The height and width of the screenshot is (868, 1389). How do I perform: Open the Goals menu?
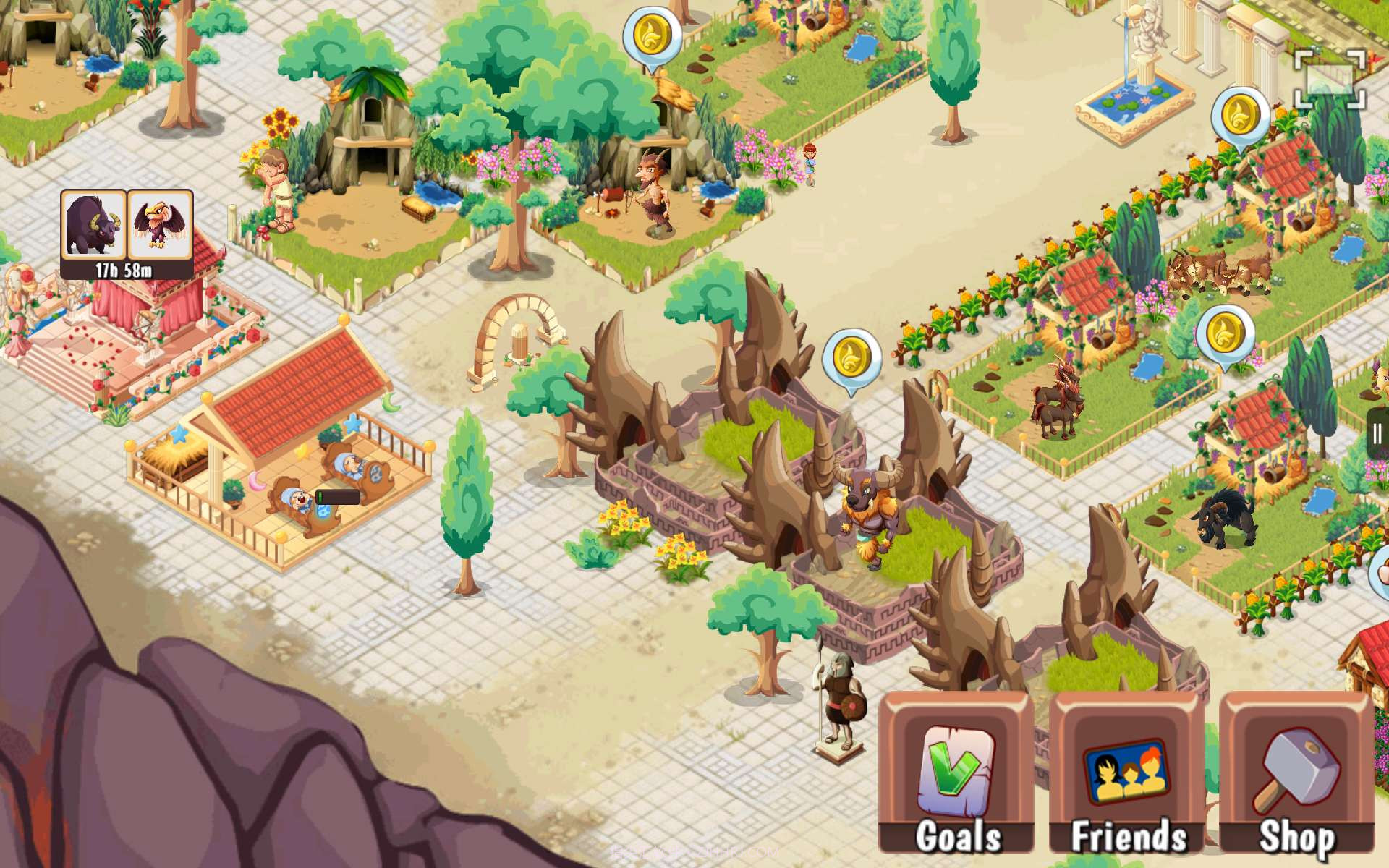tap(956, 774)
